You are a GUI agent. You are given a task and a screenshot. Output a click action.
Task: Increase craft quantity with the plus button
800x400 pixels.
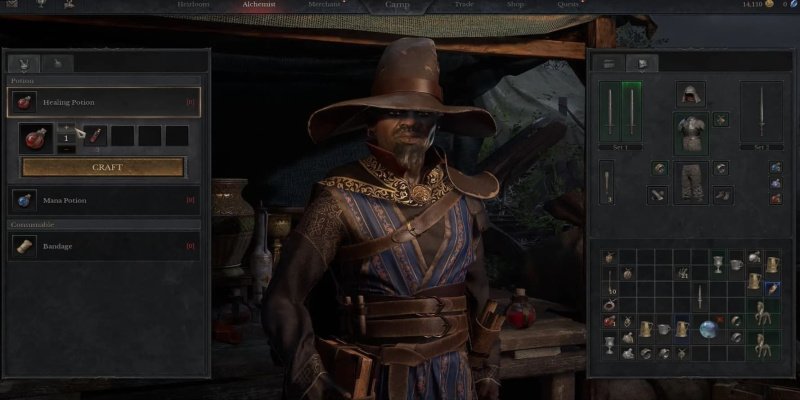[x=65, y=127]
